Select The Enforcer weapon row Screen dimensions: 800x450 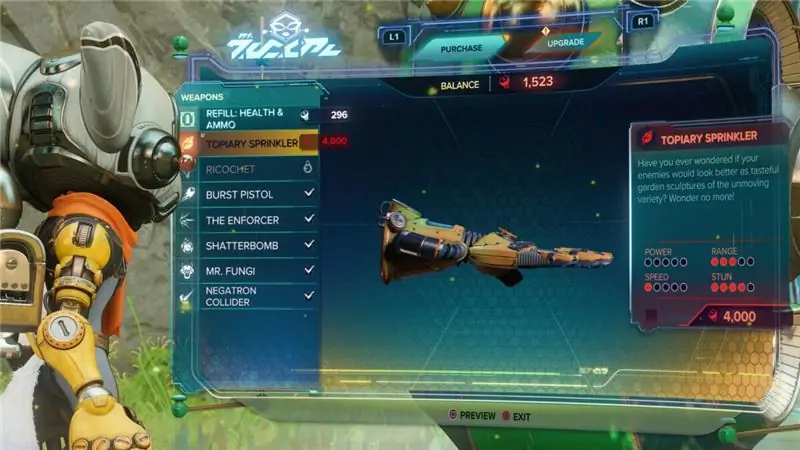[250, 219]
